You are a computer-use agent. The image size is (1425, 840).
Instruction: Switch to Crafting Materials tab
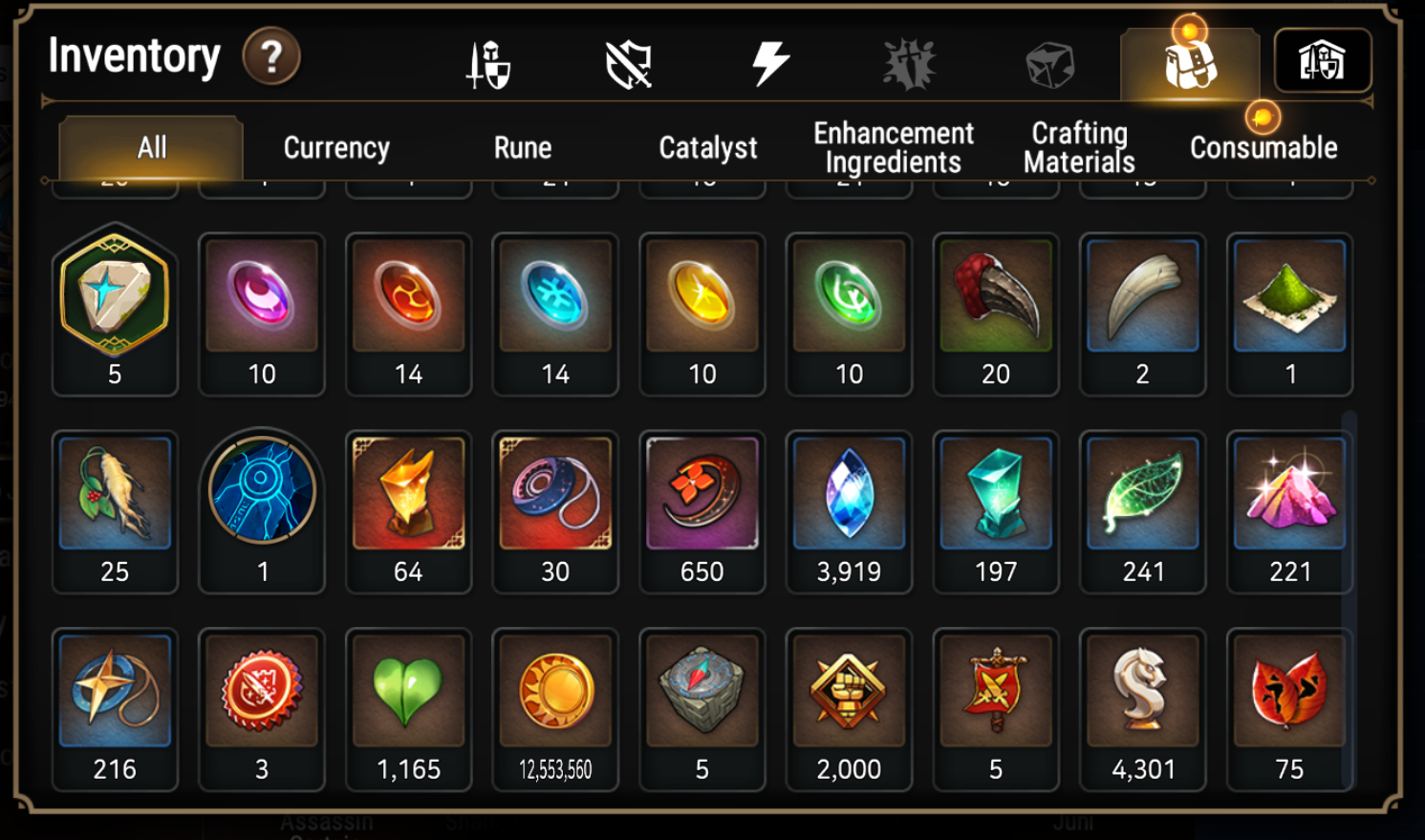tap(1079, 148)
